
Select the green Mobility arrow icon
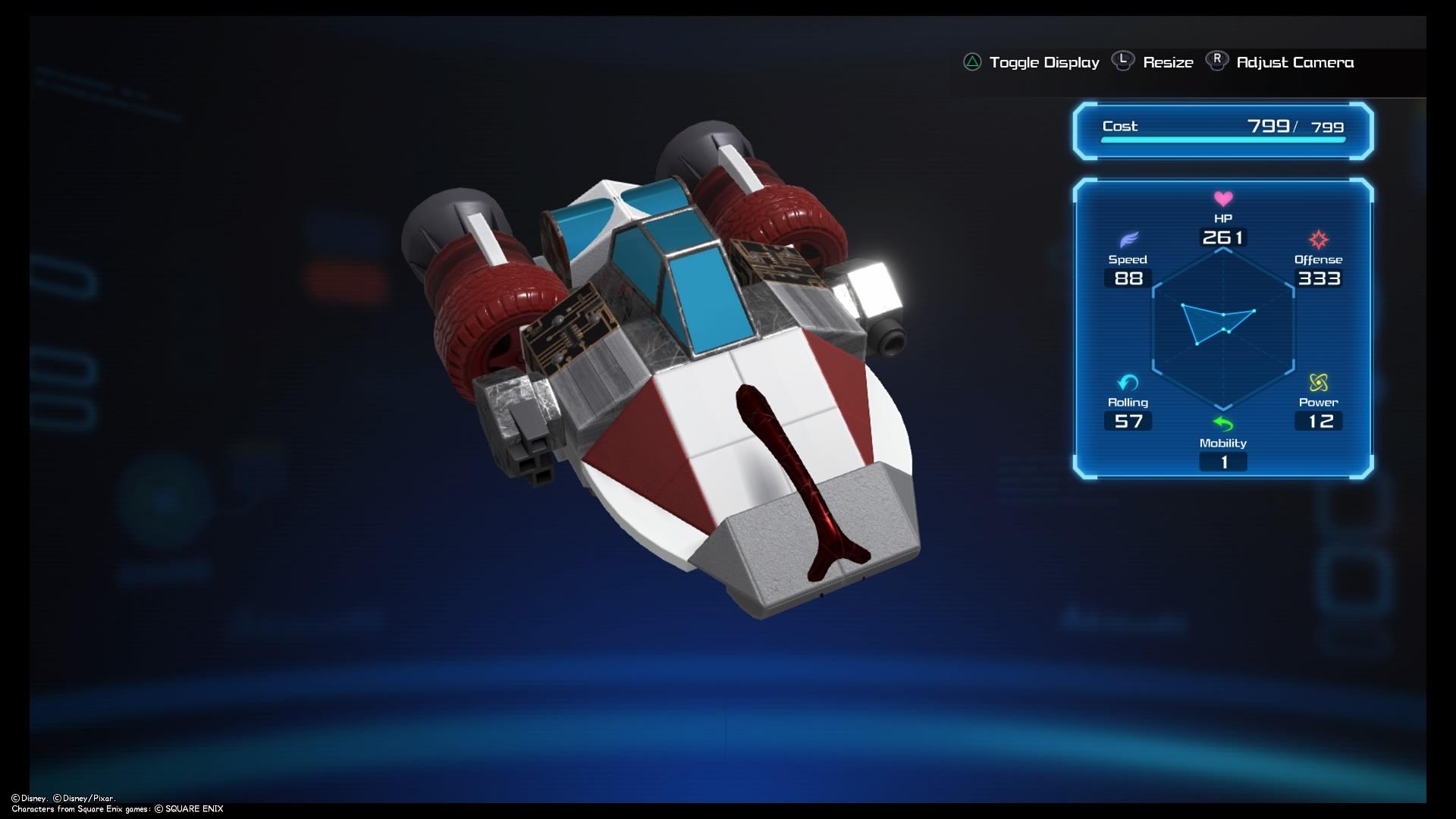(x=1224, y=425)
